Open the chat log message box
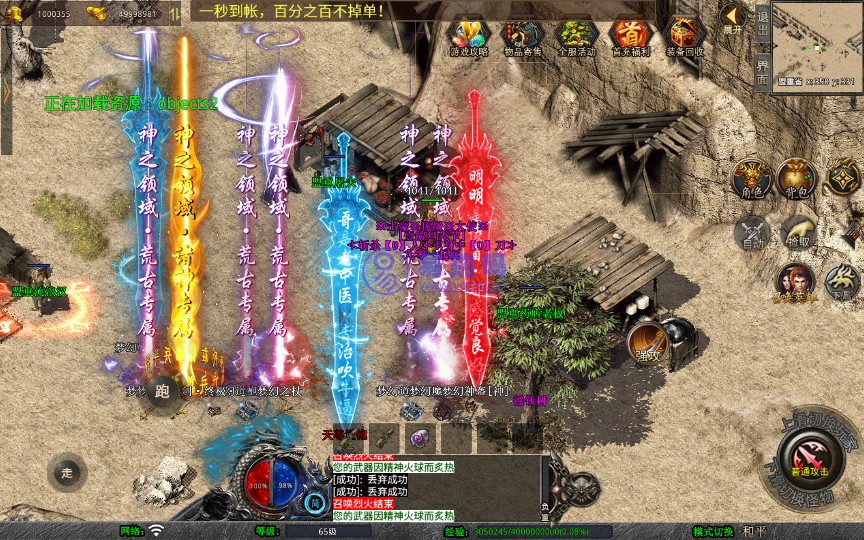Viewport: 864px width, 540px height. click(437, 488)
